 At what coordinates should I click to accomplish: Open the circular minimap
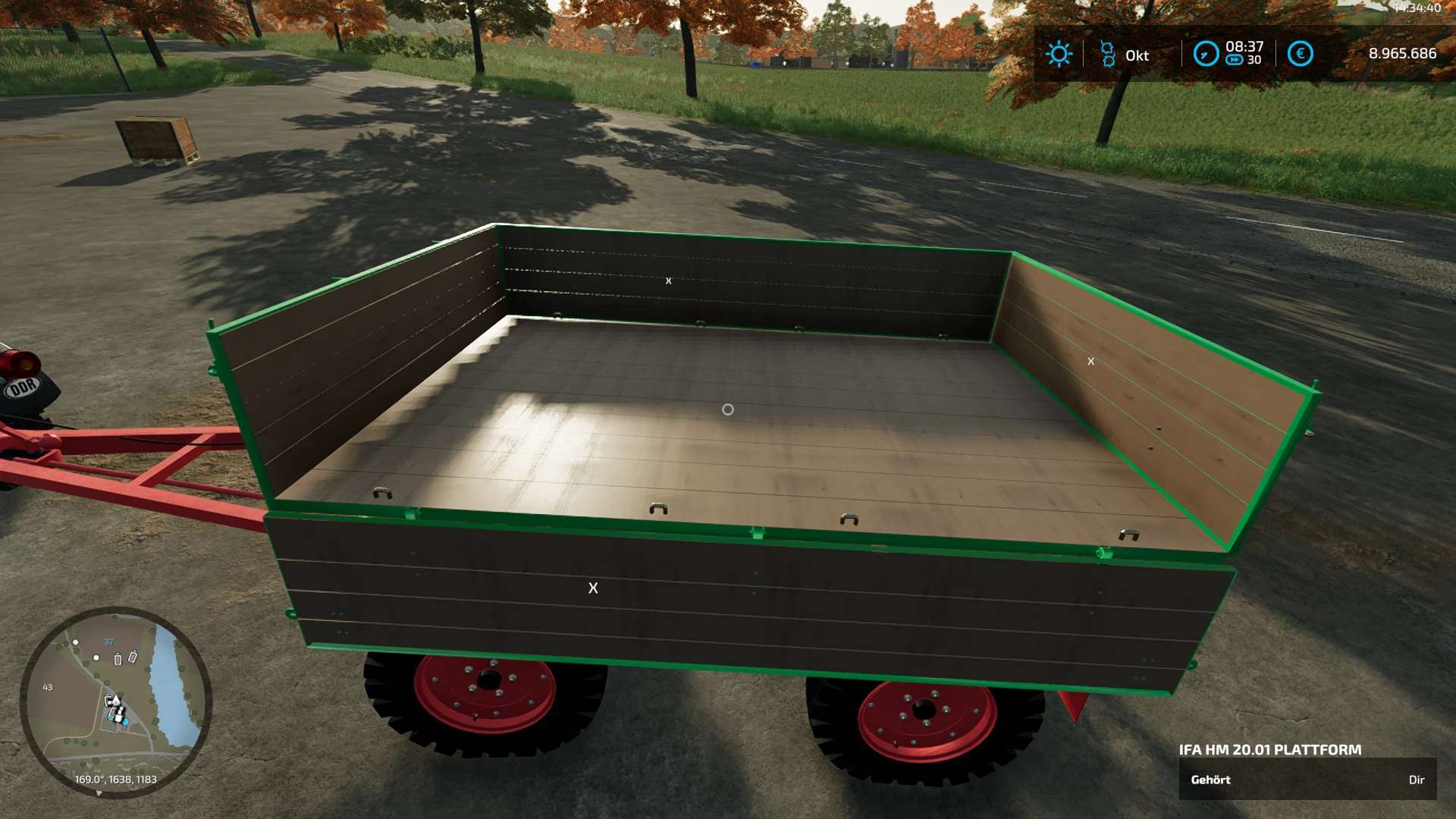pos(115,701)
